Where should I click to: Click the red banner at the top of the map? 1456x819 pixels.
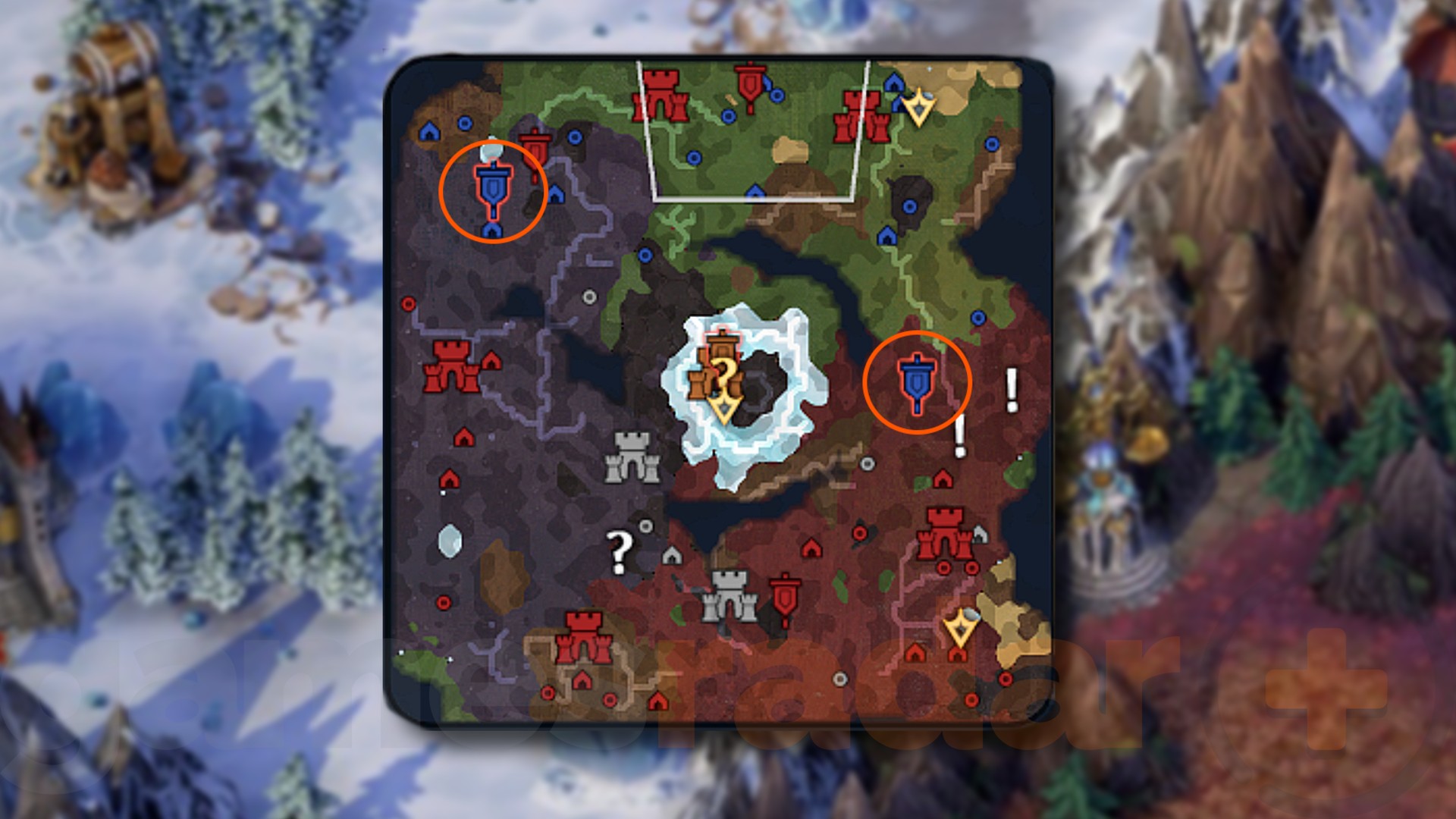point(751,85)
